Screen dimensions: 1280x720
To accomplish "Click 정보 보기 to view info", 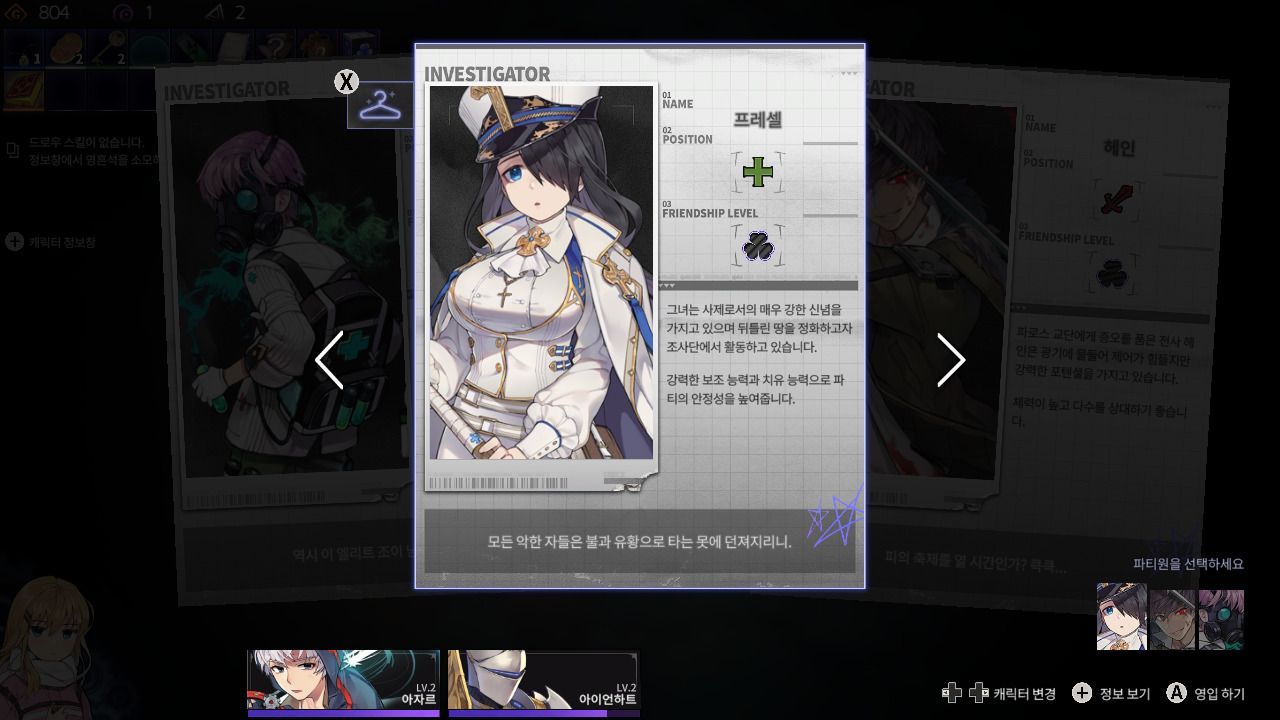I will [1111, 693].
